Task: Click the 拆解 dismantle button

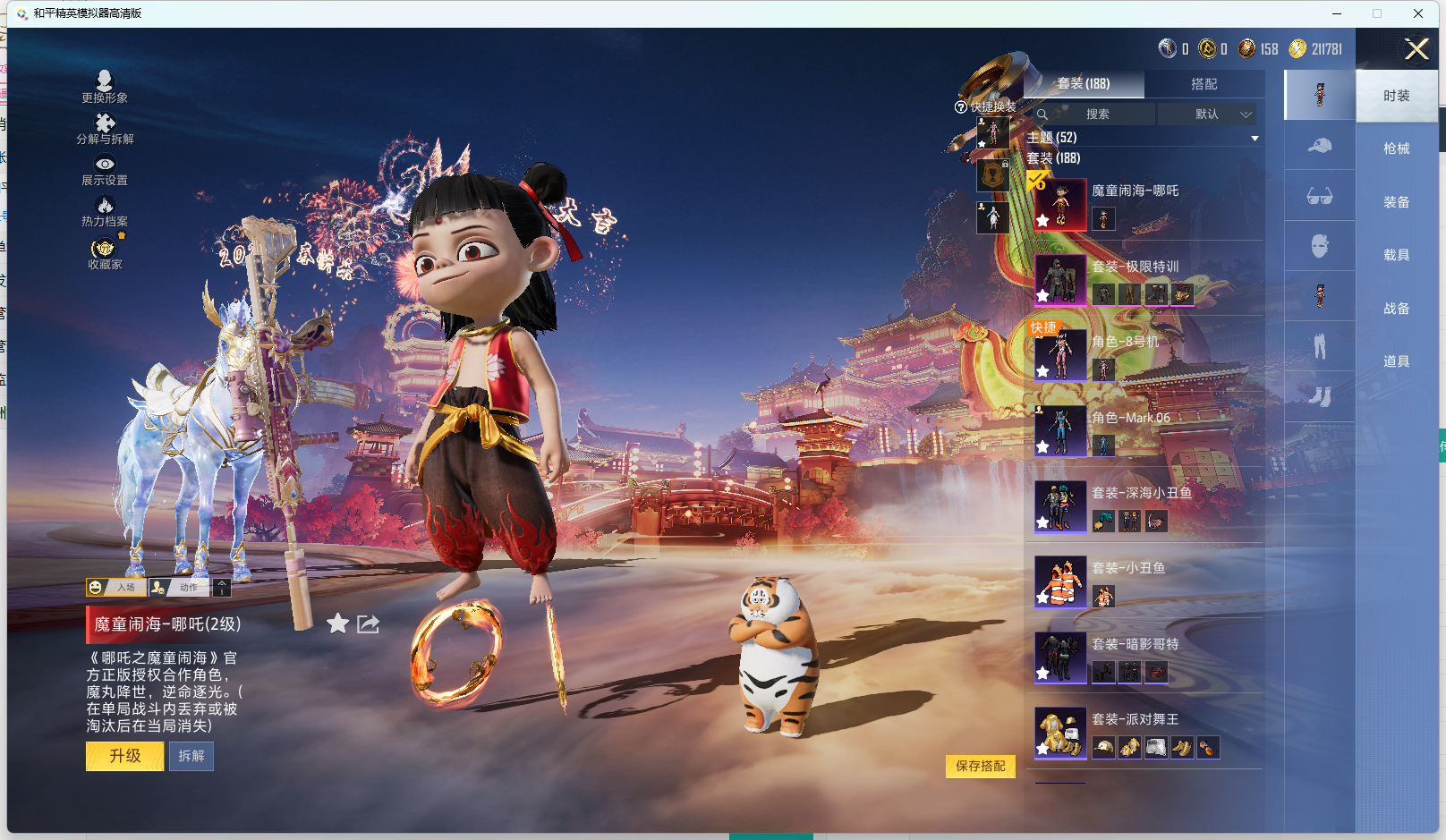Action: tap(191, 756)
